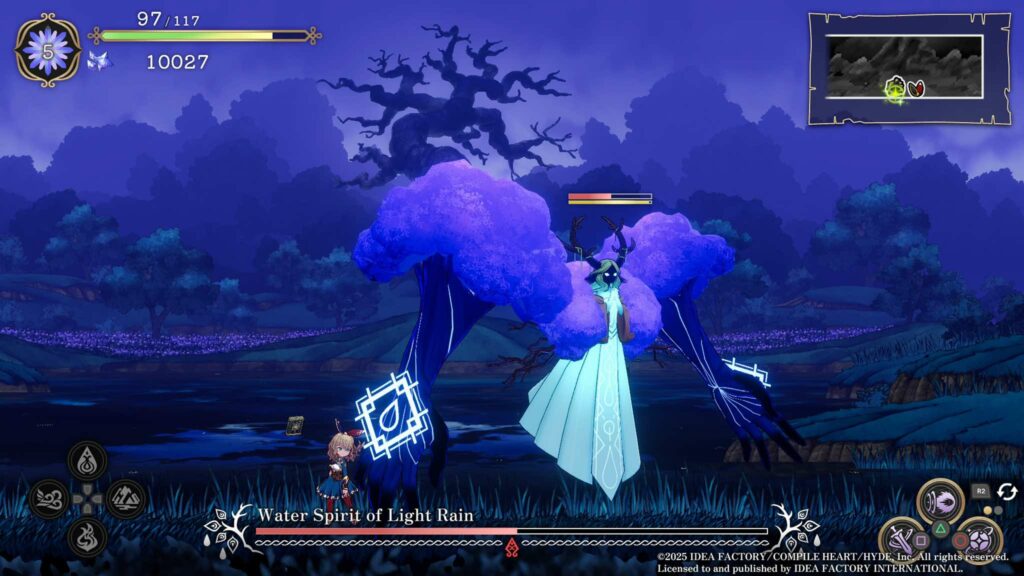This screenshot has width=1024, height=576.
Task: Select the wind swirl element icon
Action: 48,498
